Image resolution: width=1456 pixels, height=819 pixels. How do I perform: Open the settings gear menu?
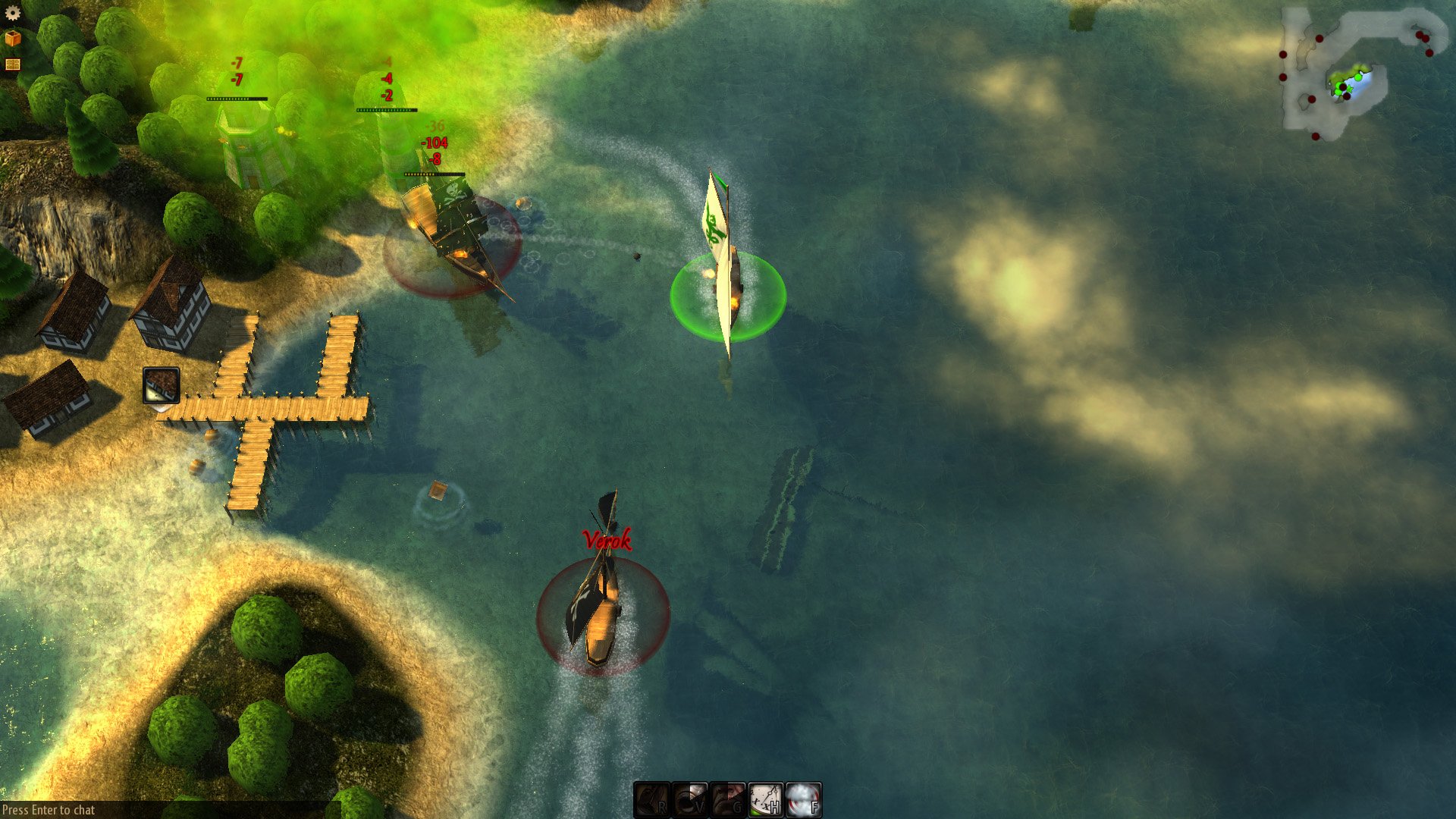pos(12,13)
